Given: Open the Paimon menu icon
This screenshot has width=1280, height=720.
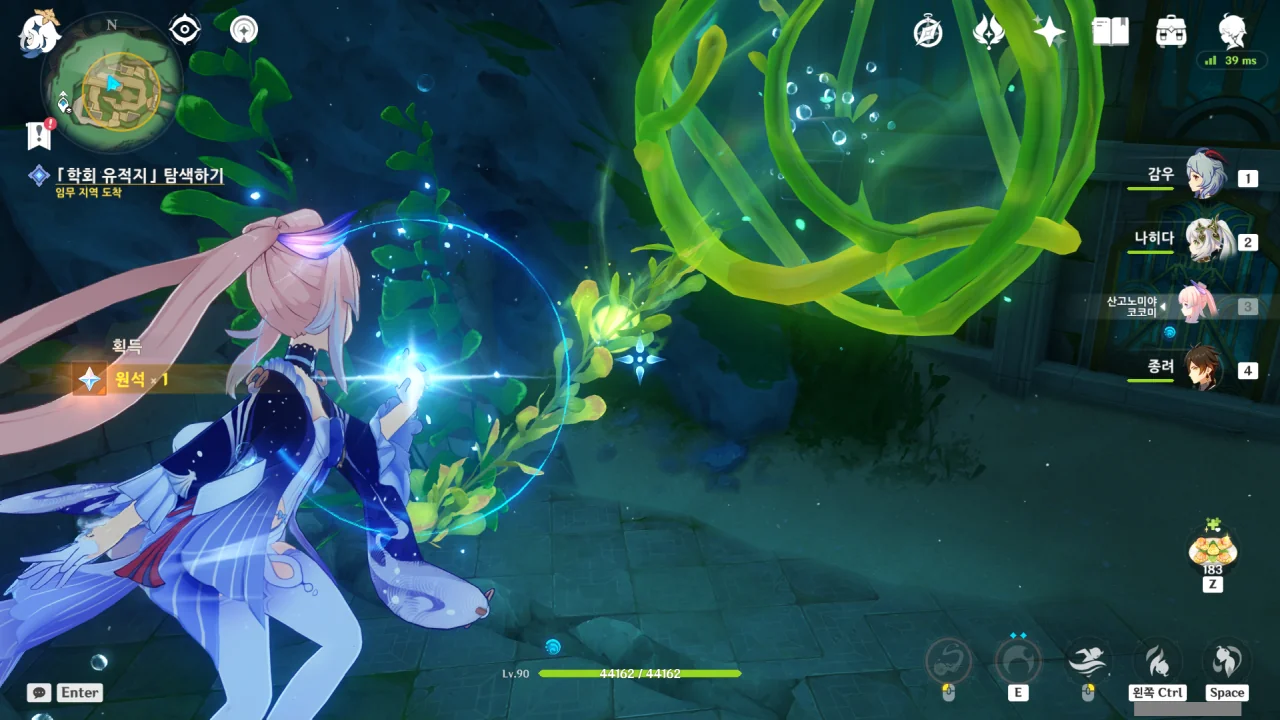Looking at the screenshot, I should (39, 33).
